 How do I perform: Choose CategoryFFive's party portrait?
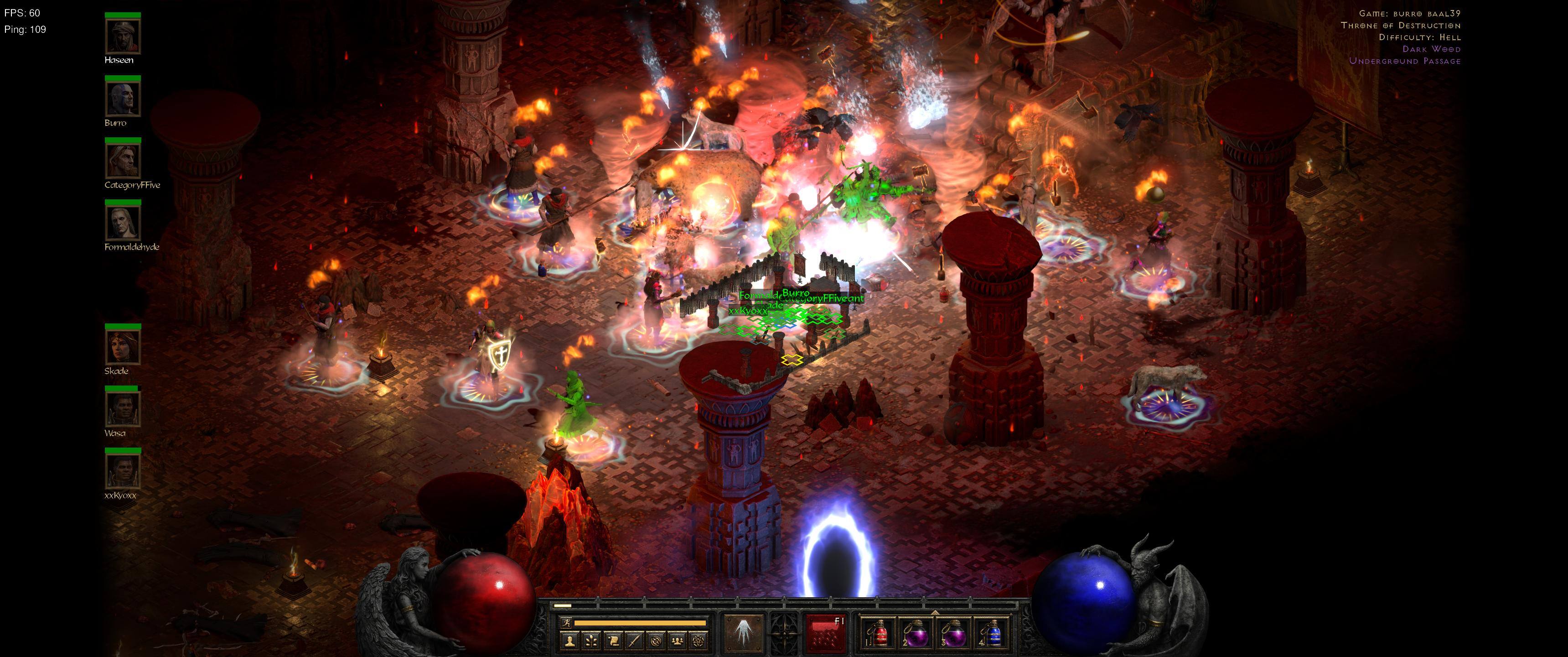coord(123,162)
